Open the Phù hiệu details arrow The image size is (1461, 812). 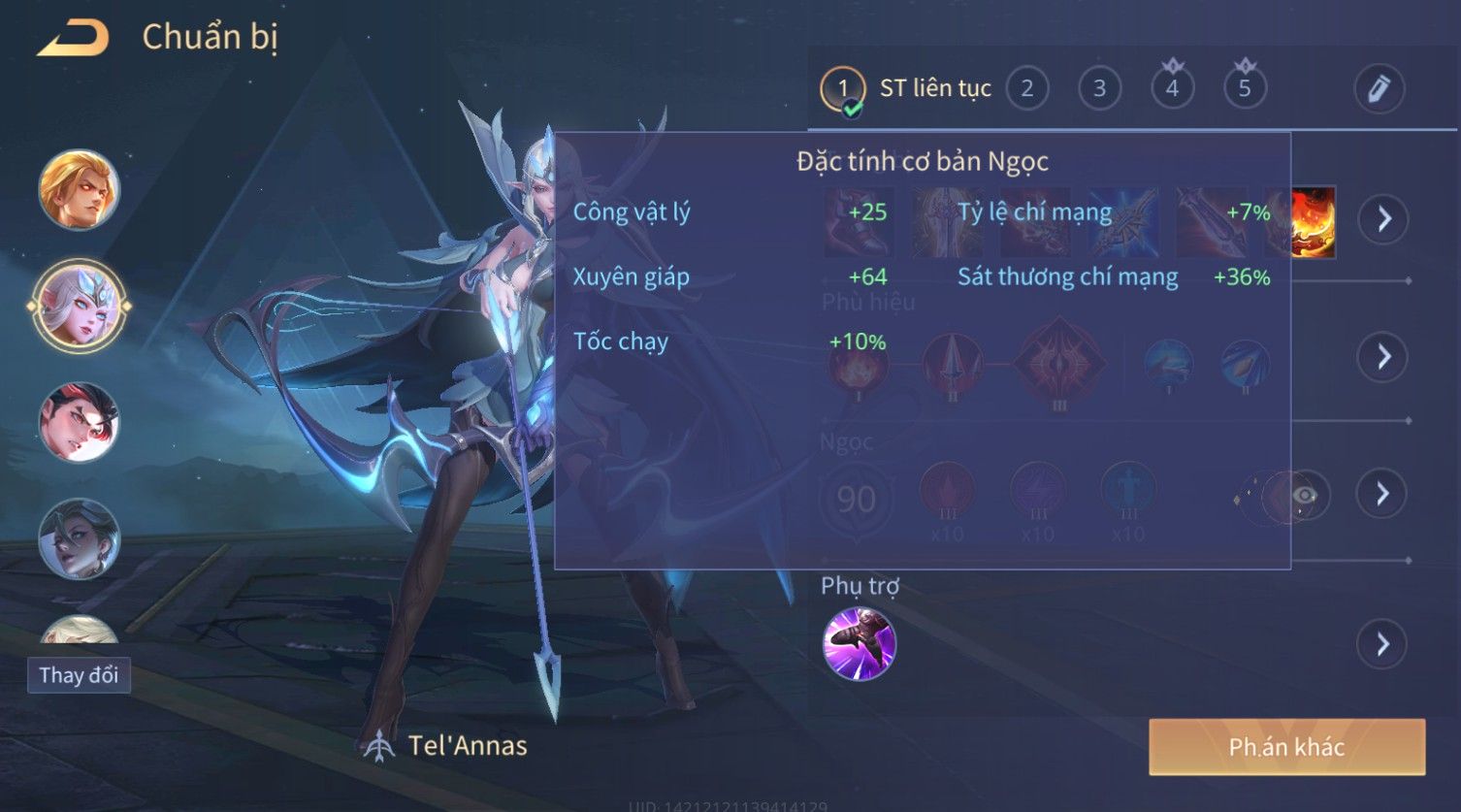point(1383,357)
